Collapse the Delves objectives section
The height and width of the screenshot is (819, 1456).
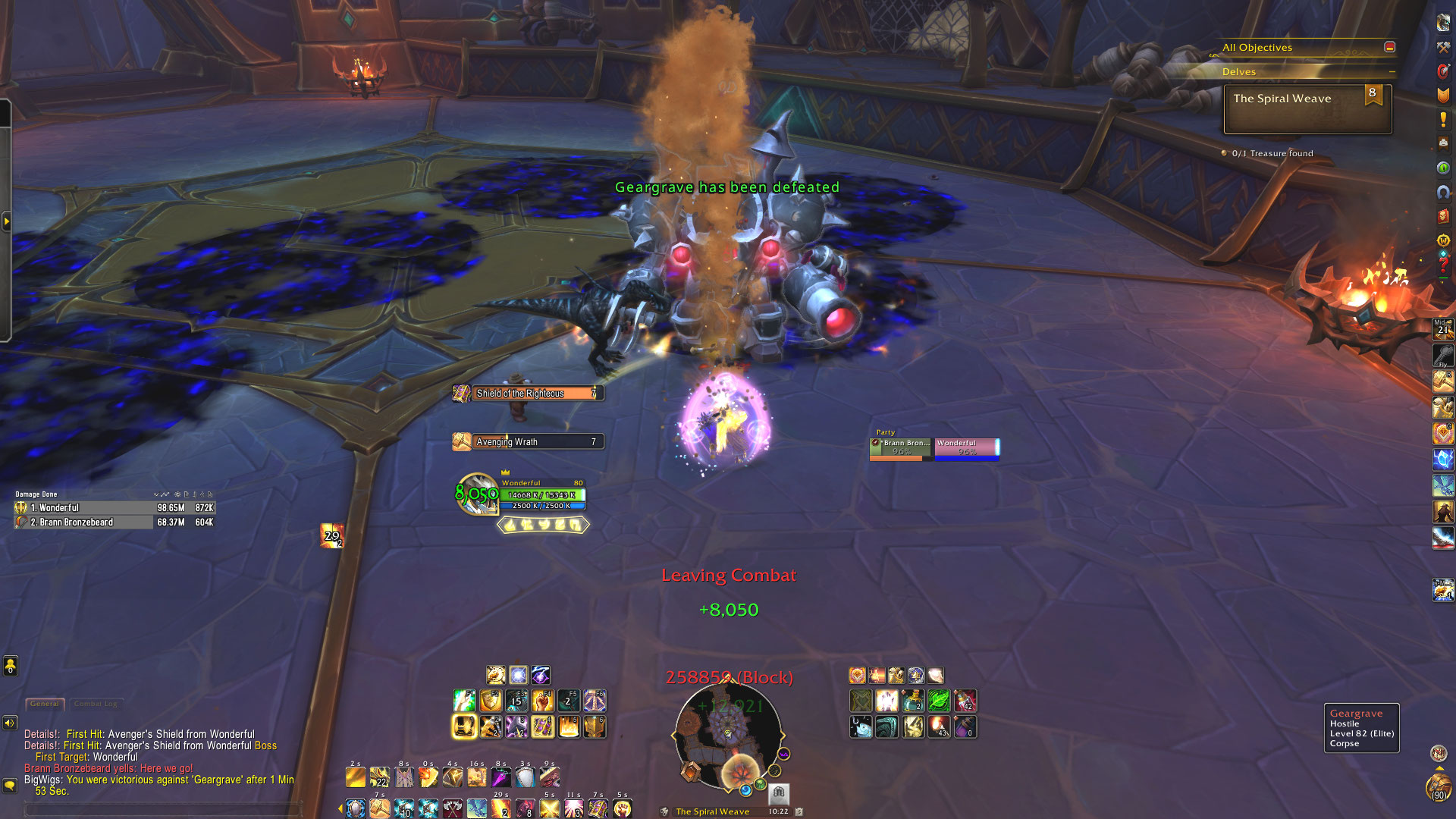point(1392,72)
